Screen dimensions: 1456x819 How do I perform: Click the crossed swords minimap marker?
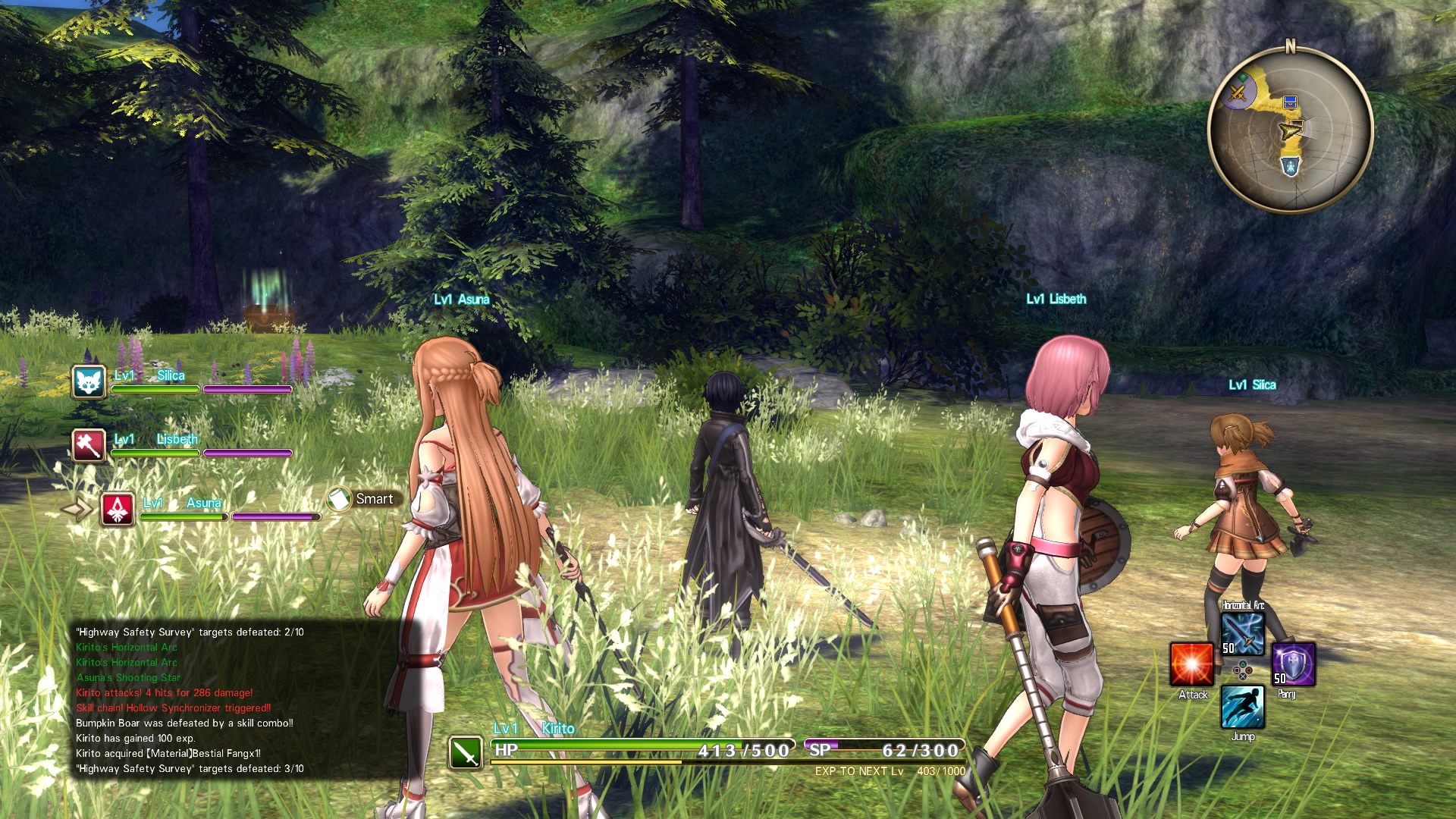click(x=1238, y=93)
